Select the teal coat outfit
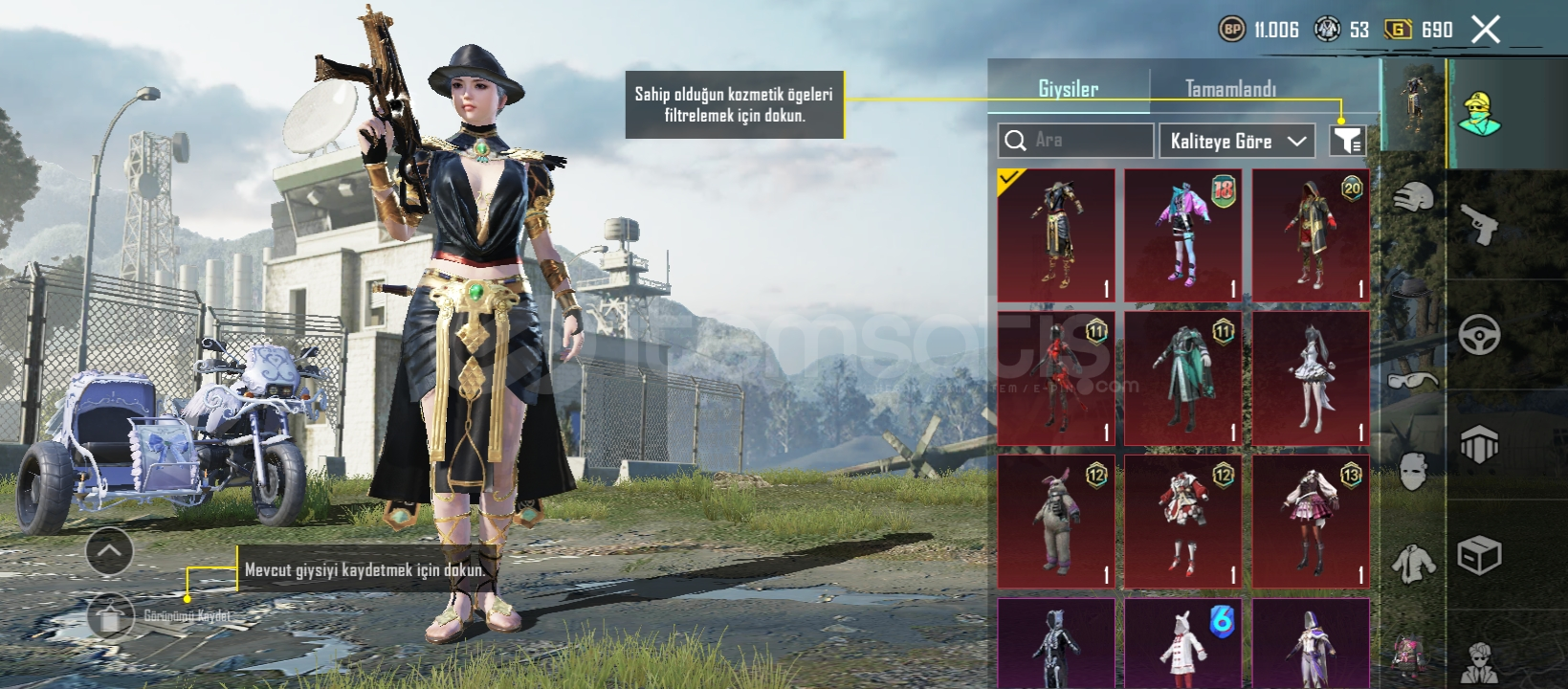 [x=1182, y=379]
